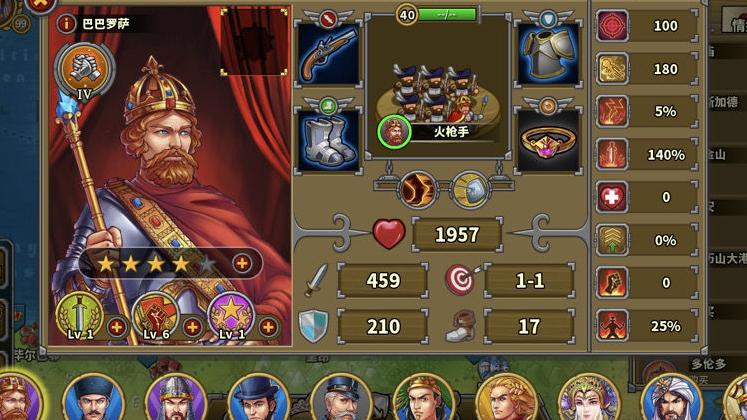Open info for general 巴巴罗萨
The width and height of the screenshot is (747, 420).
pos(66,22)
